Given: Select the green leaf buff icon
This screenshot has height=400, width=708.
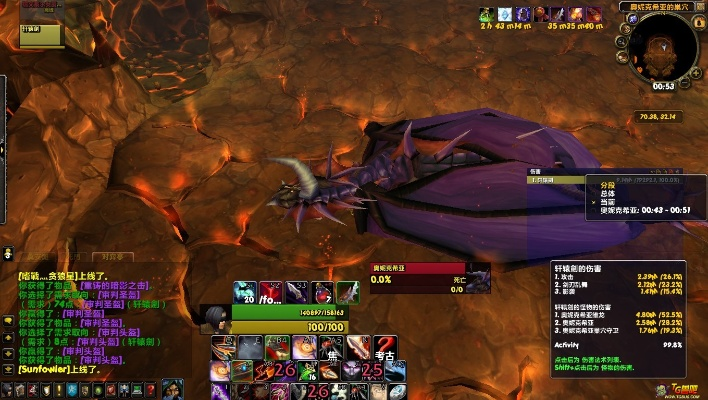Looking at the screenshot, I should (485, 14).
